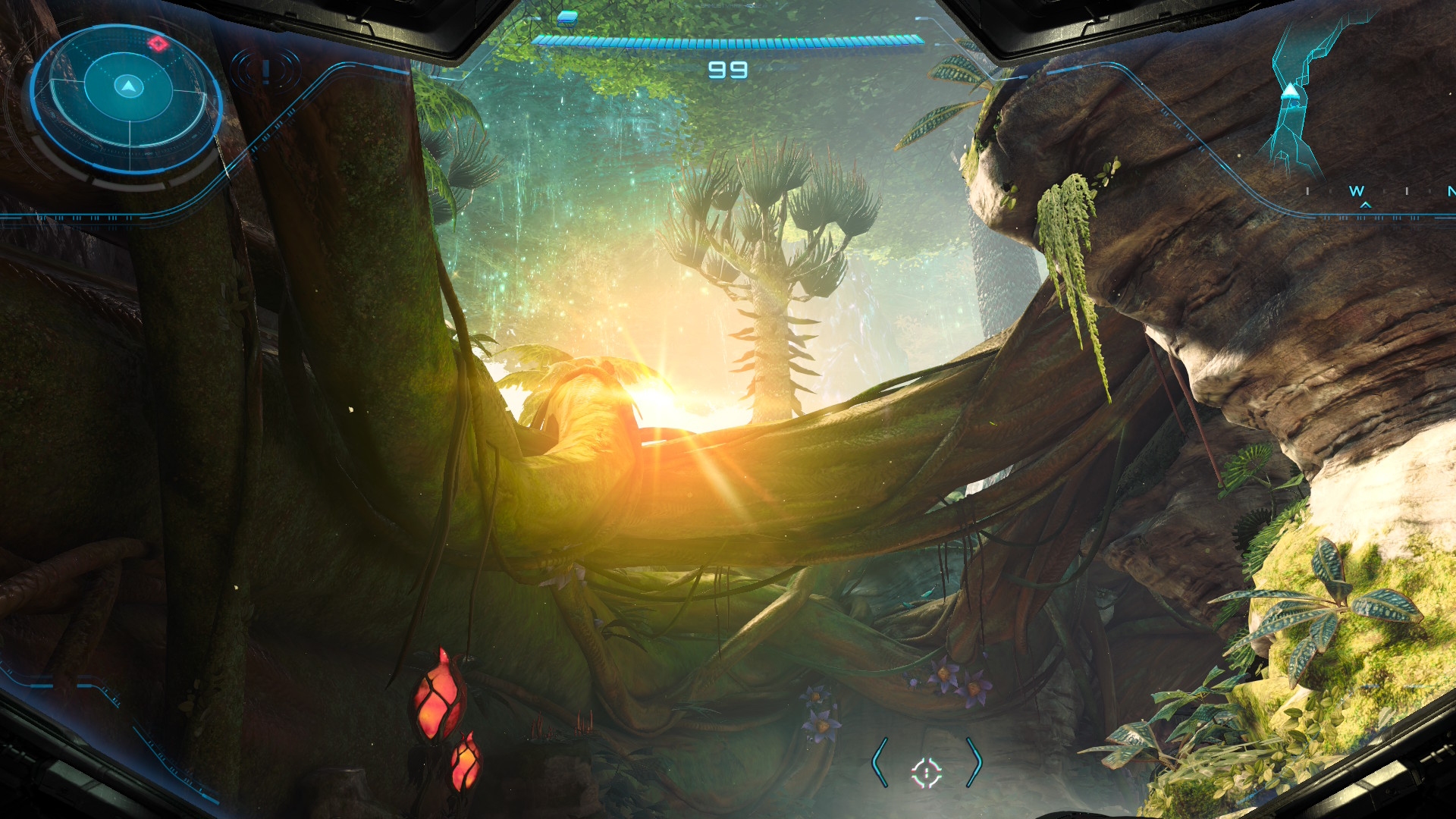This screenshot has height=819, width=1456.
Task: Click the right weapon selector bracket
Action: point(974,762)
